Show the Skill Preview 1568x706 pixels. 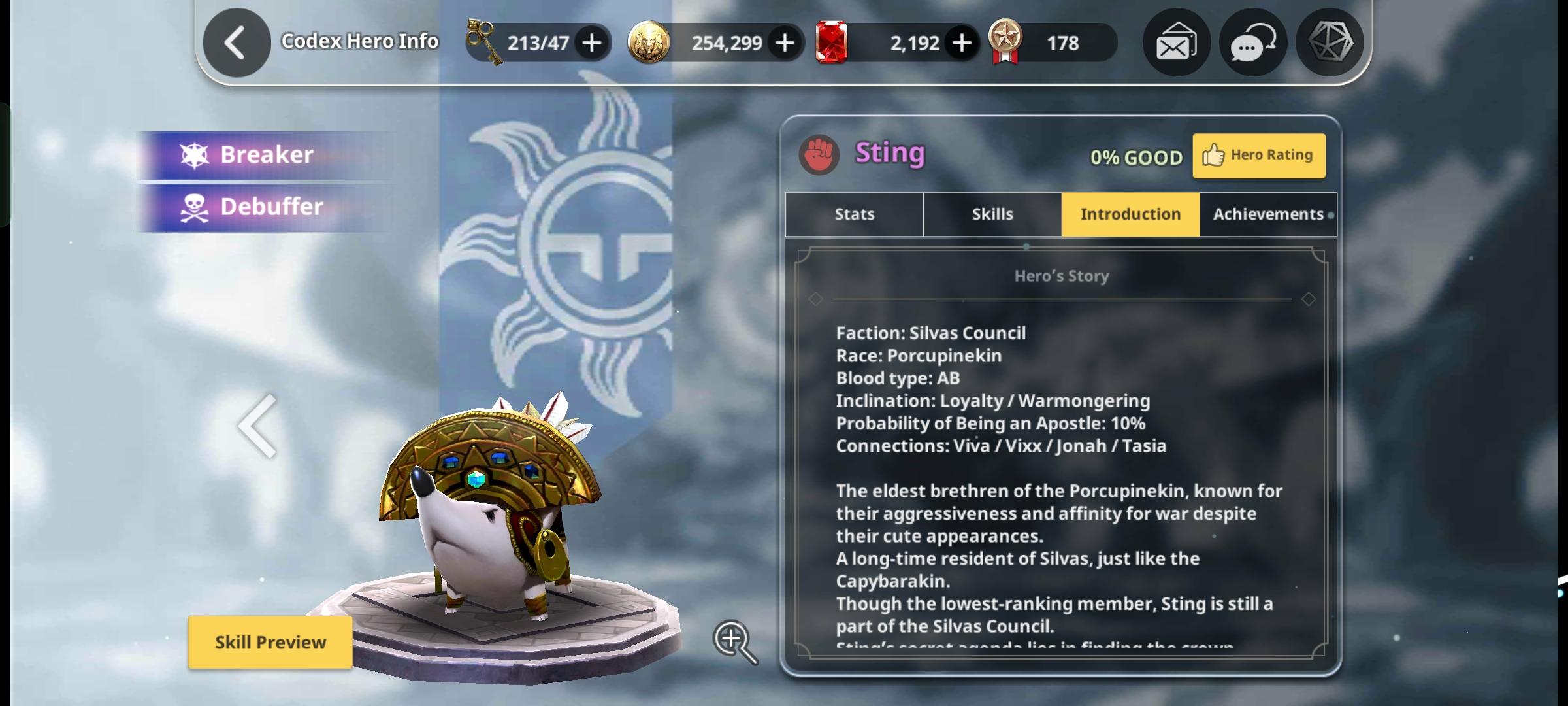pos(270,643)
